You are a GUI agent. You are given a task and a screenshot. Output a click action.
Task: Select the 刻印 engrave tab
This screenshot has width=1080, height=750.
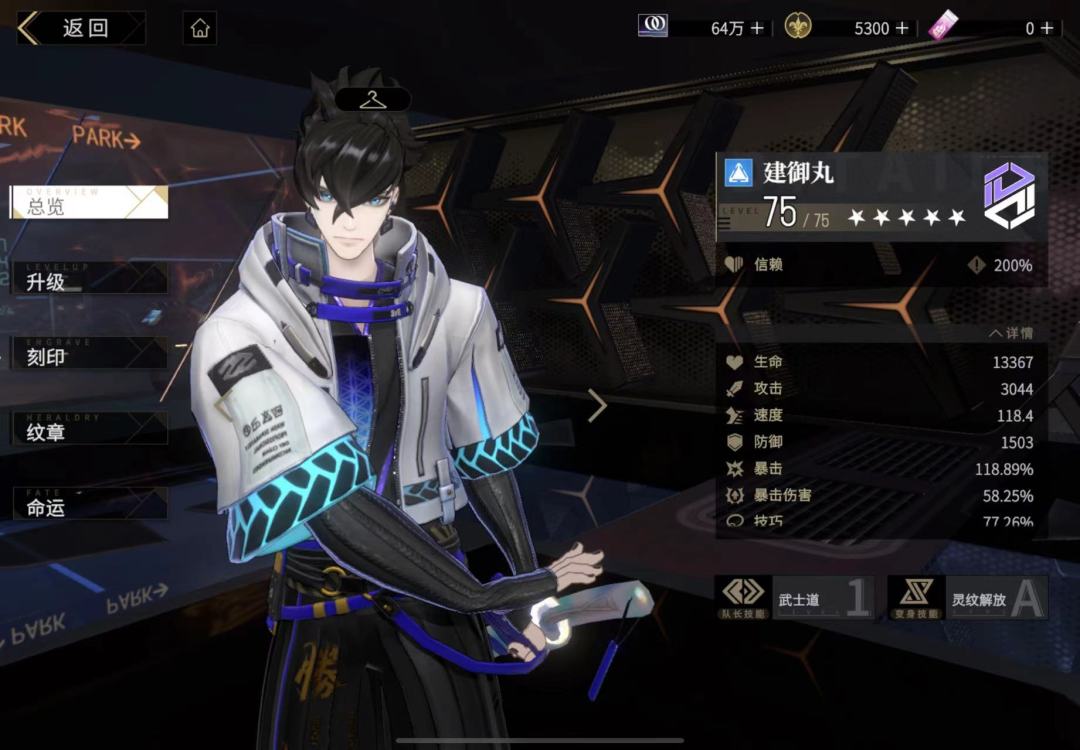click(89, 354)
